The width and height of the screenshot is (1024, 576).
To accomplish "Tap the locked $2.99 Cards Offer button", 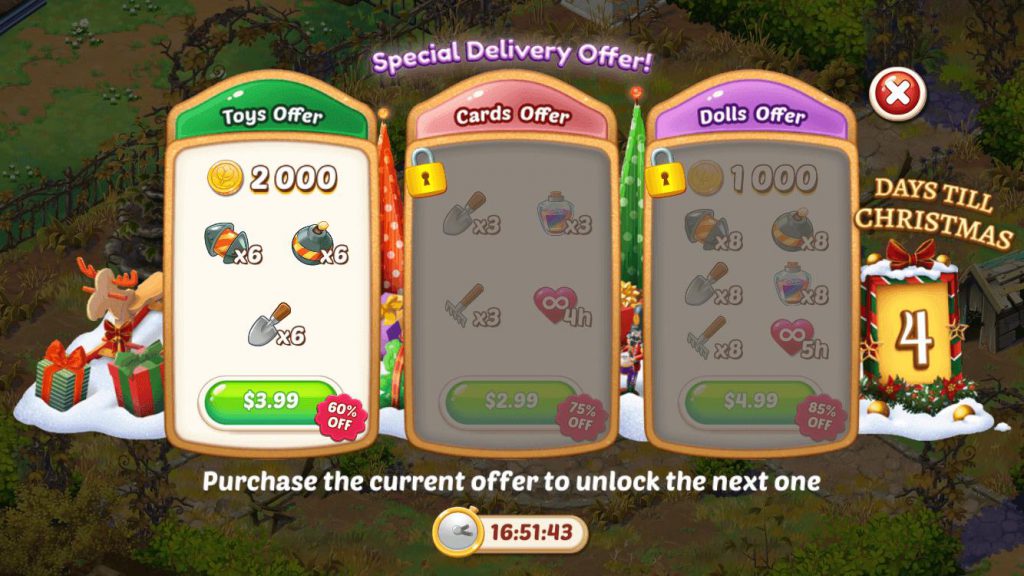I will (x=511, y=402).
